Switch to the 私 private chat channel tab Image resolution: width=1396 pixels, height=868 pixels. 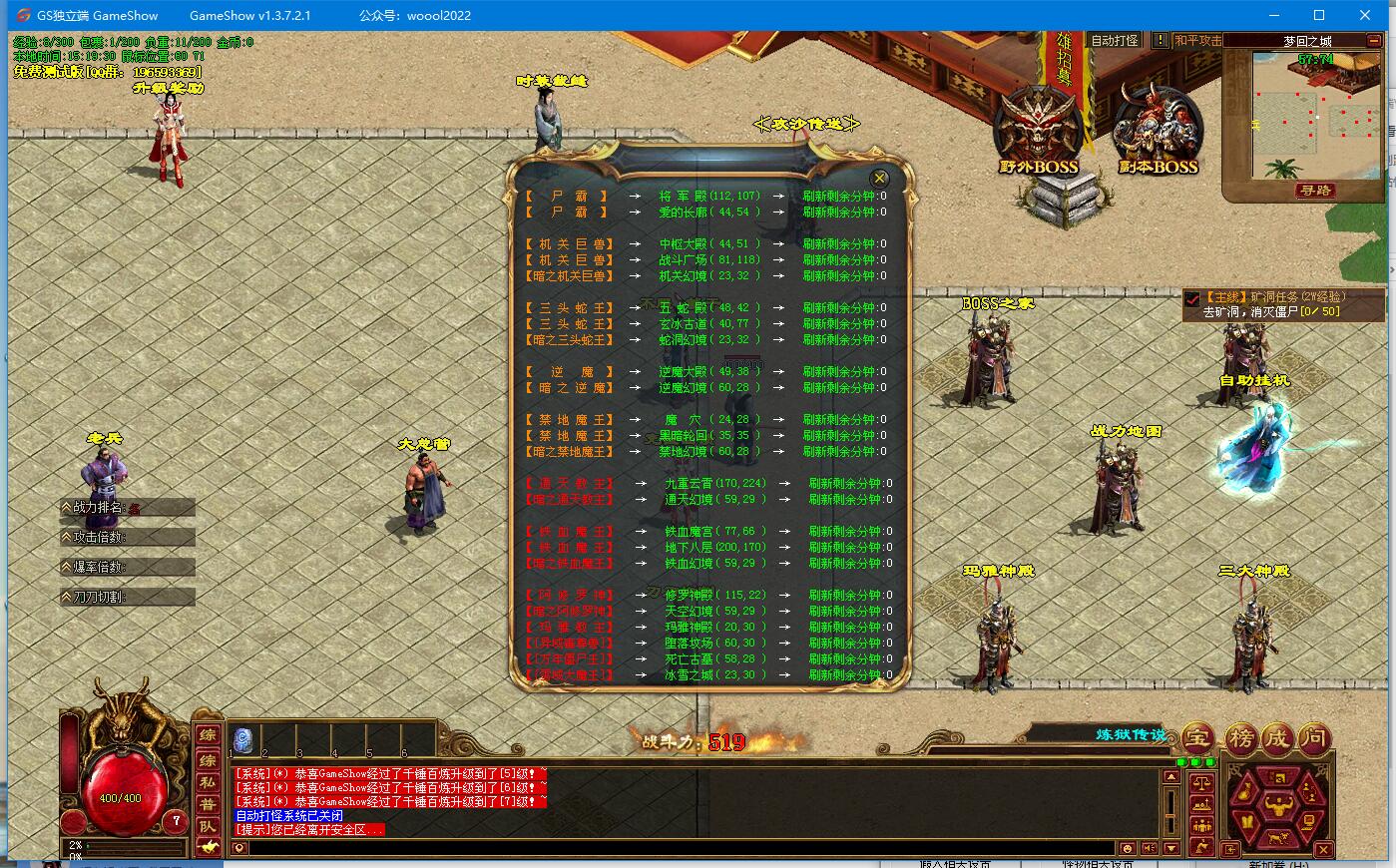[x=208, y=783]
